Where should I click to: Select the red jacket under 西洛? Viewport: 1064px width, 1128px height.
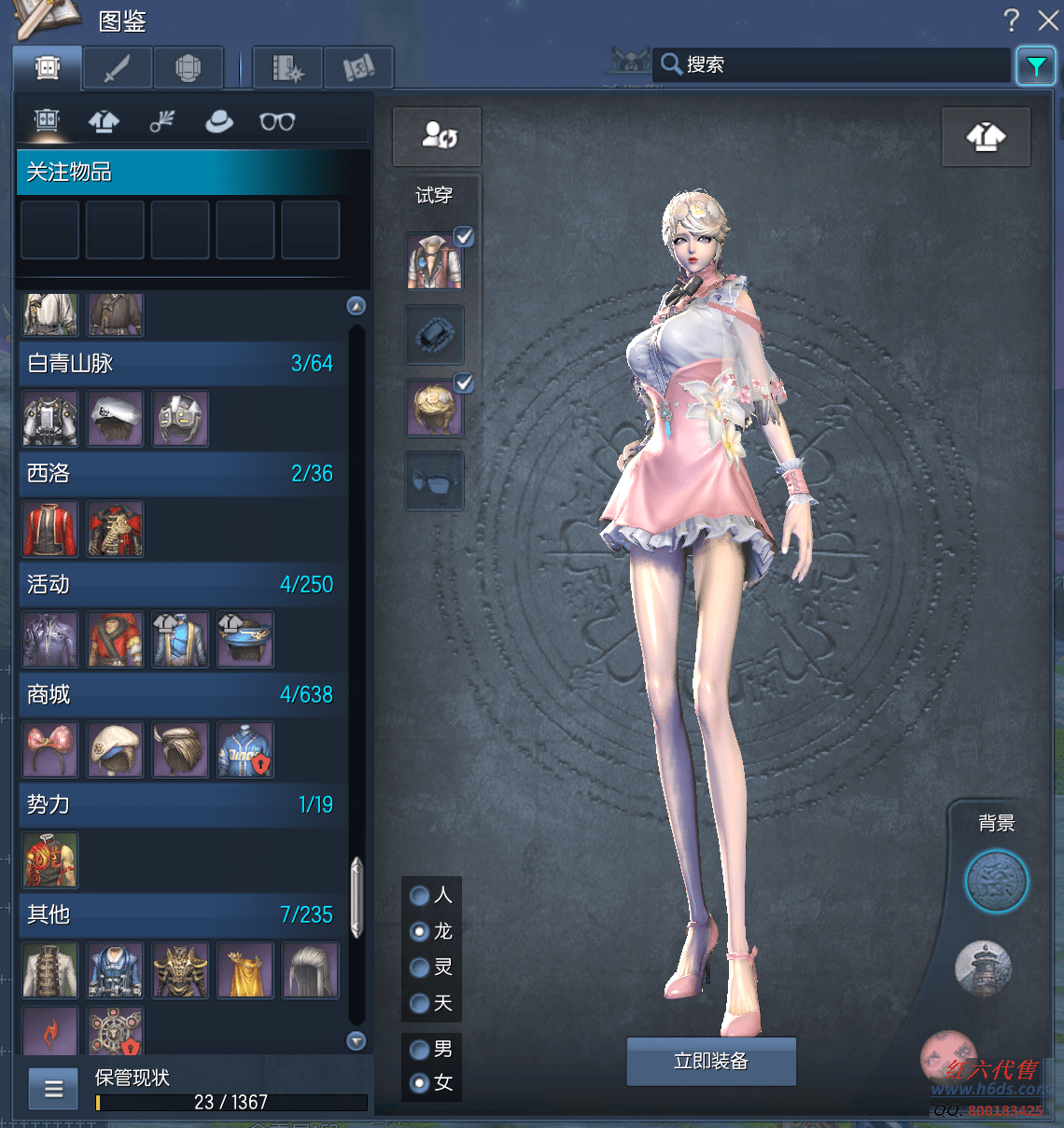[50, 529]
